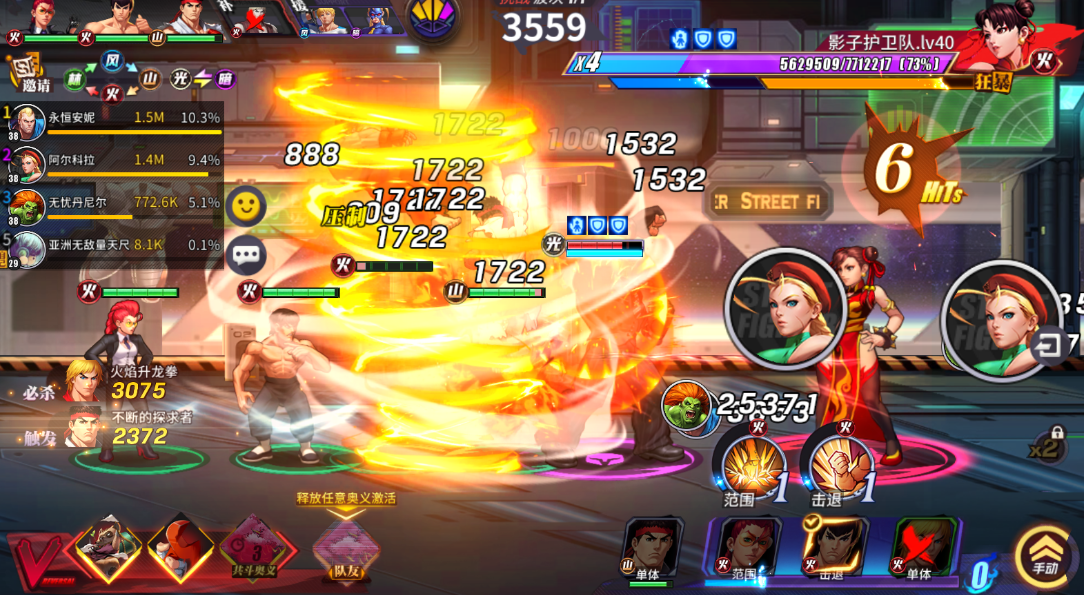Click the purple-gold emblem at top center
1084x595 pixels.
[433, 19]
